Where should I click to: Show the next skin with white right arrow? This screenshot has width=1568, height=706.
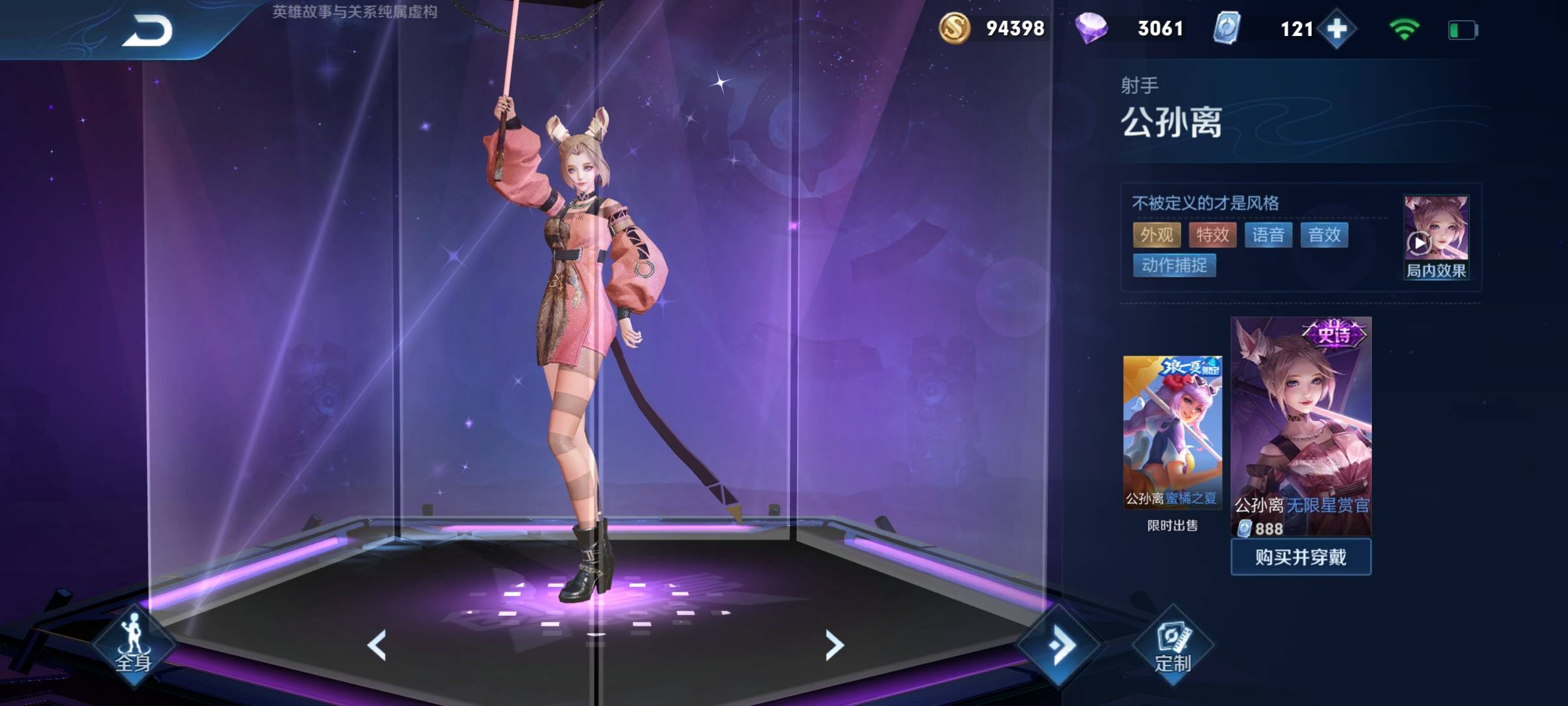point(834,645)
